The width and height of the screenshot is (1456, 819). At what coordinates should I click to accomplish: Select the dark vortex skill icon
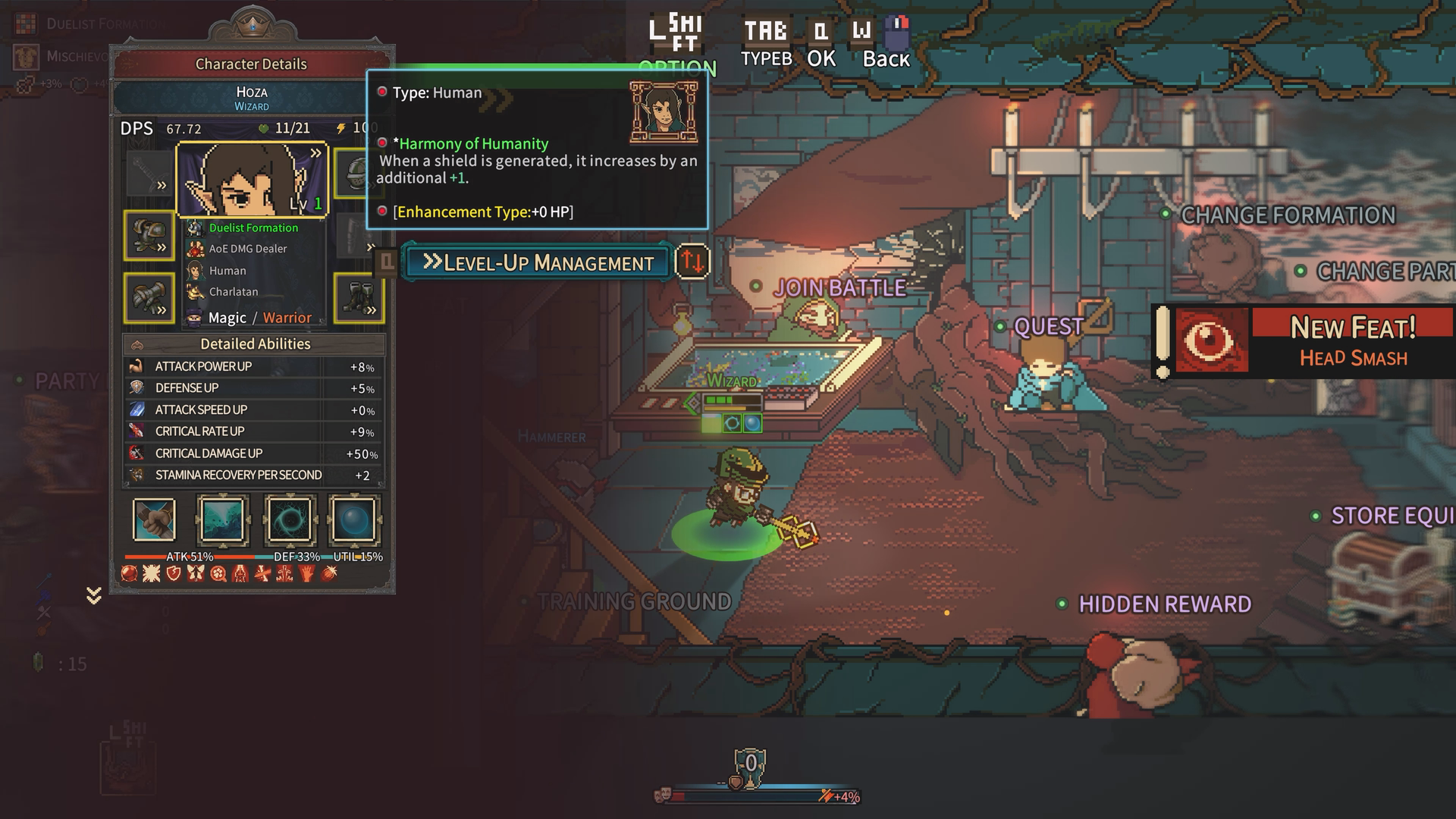pyautogui.click(x=290, y=520)
